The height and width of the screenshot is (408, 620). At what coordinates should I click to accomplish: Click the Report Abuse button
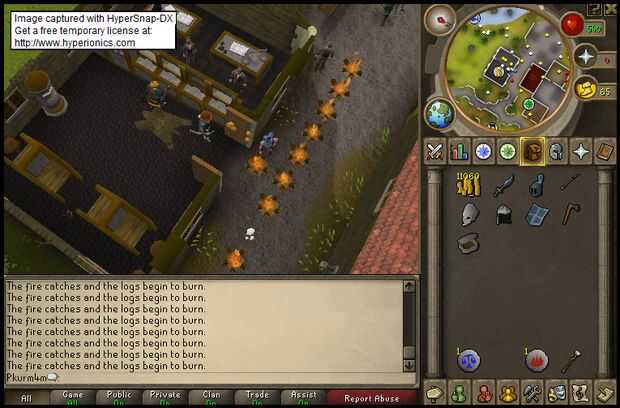371,397
